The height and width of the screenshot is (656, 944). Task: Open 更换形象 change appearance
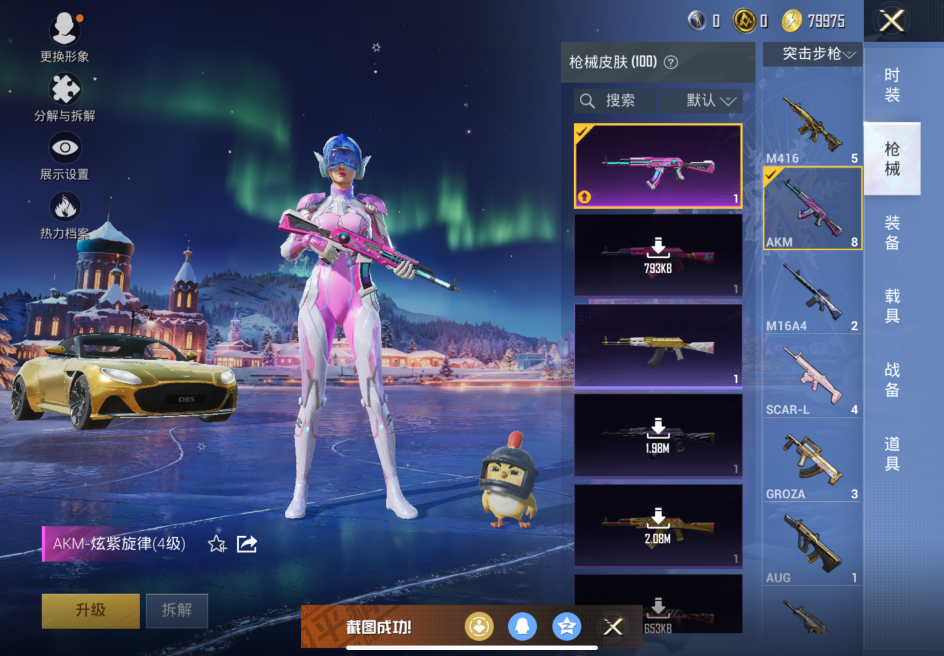pos(65,37)
